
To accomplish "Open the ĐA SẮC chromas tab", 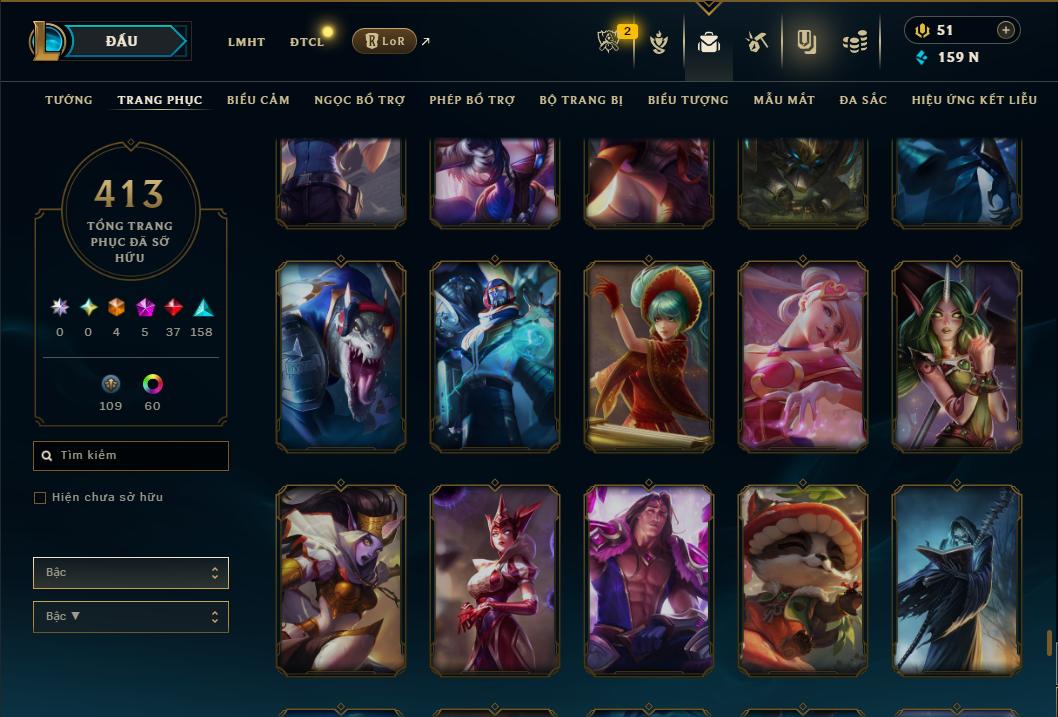I will point(863,100).
